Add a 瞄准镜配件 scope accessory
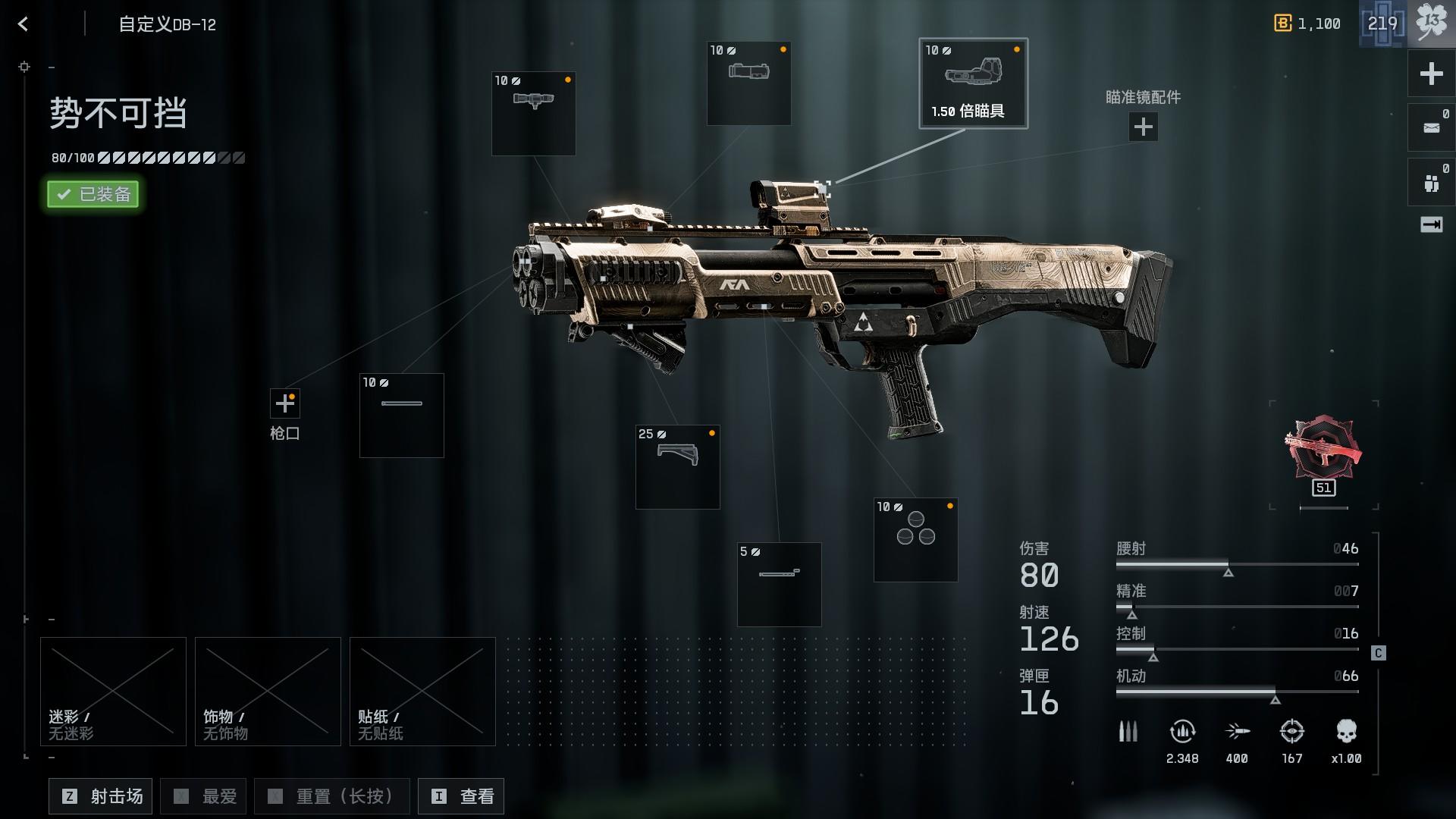Image resolution: width=1456 pixels, height=819 pixels. tap(1143, 127)
